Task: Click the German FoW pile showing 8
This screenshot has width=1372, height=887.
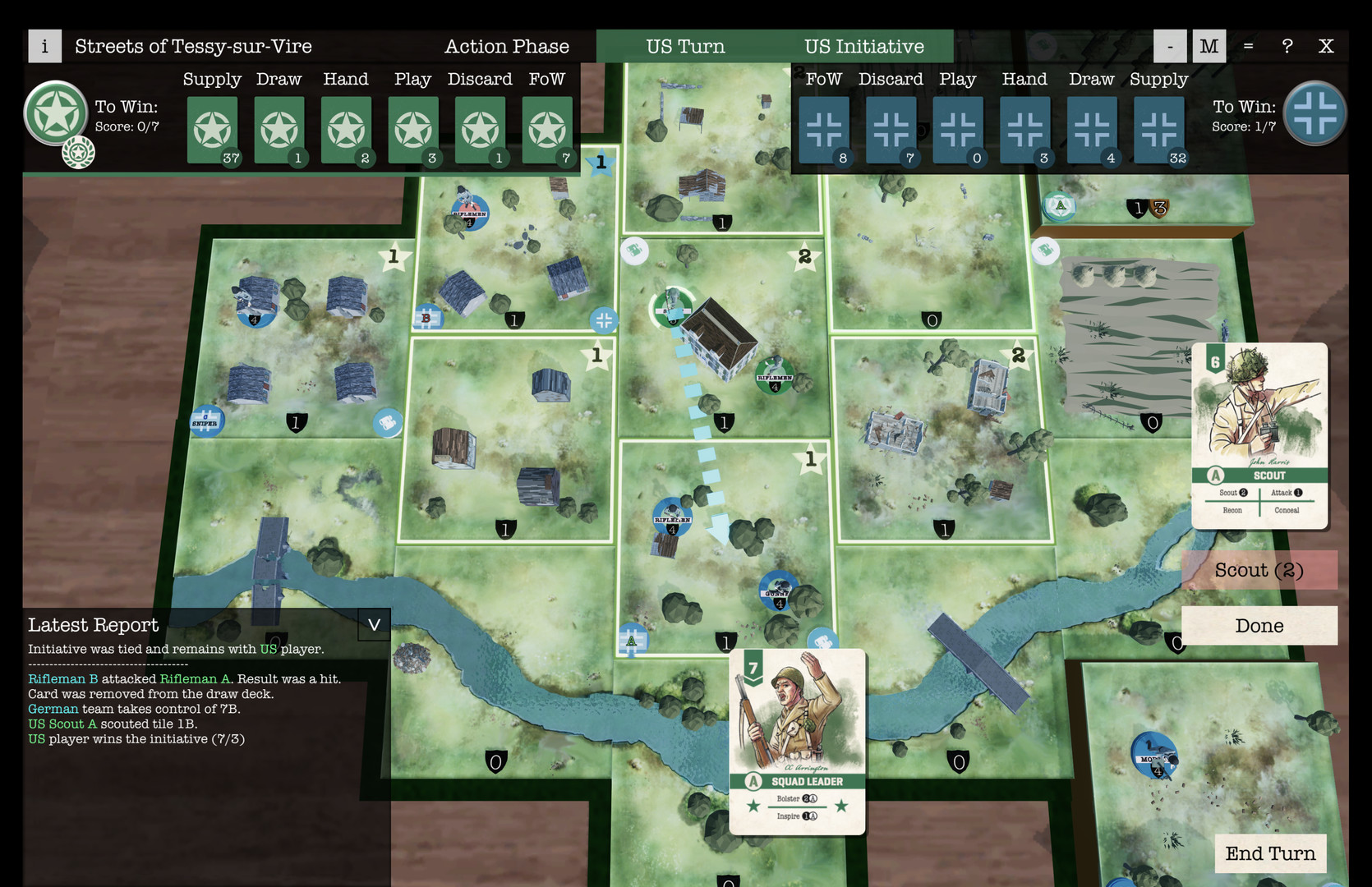Action: click(824, 130)
